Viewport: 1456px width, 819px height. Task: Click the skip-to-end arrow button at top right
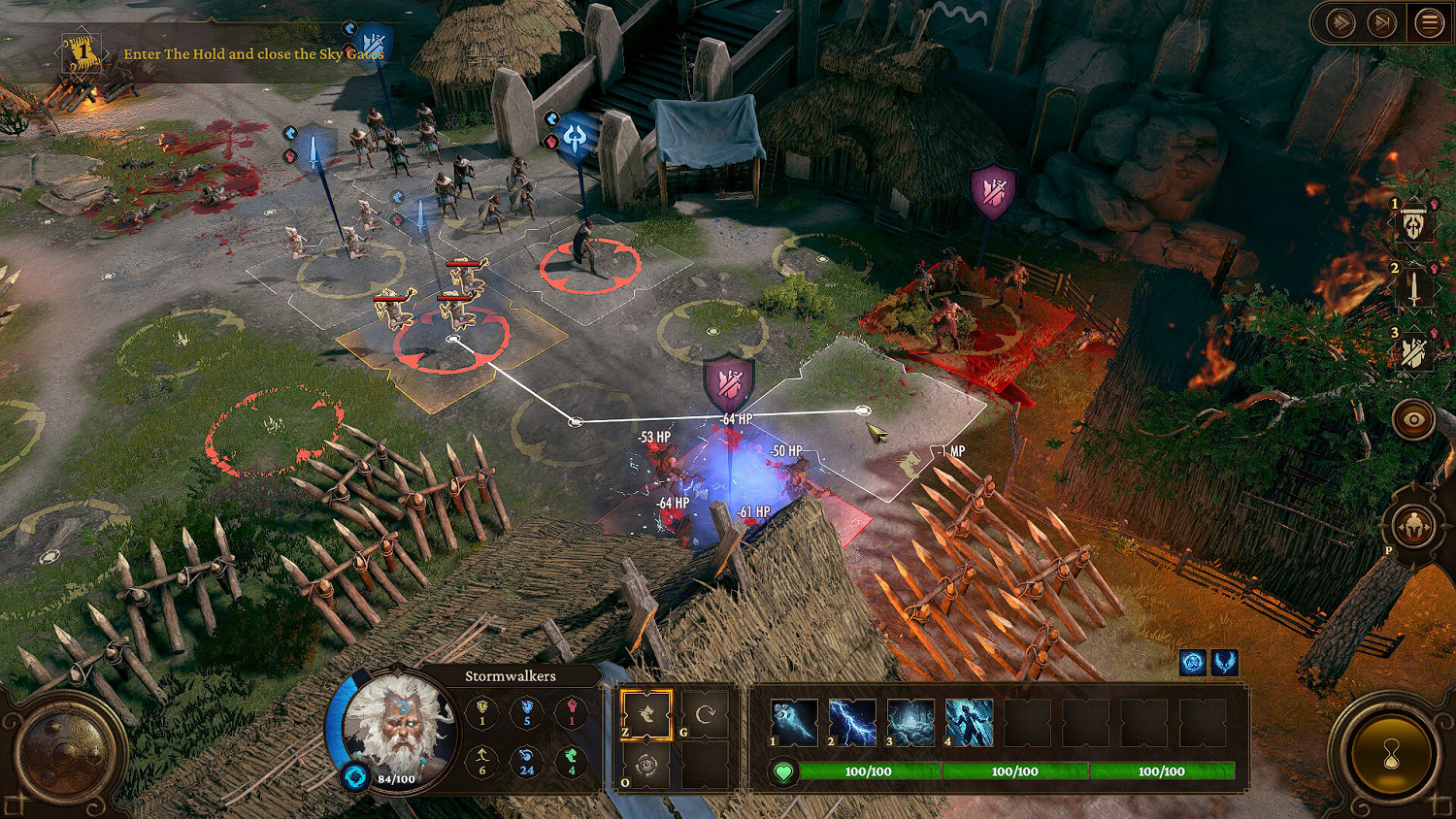point(1381,21)
